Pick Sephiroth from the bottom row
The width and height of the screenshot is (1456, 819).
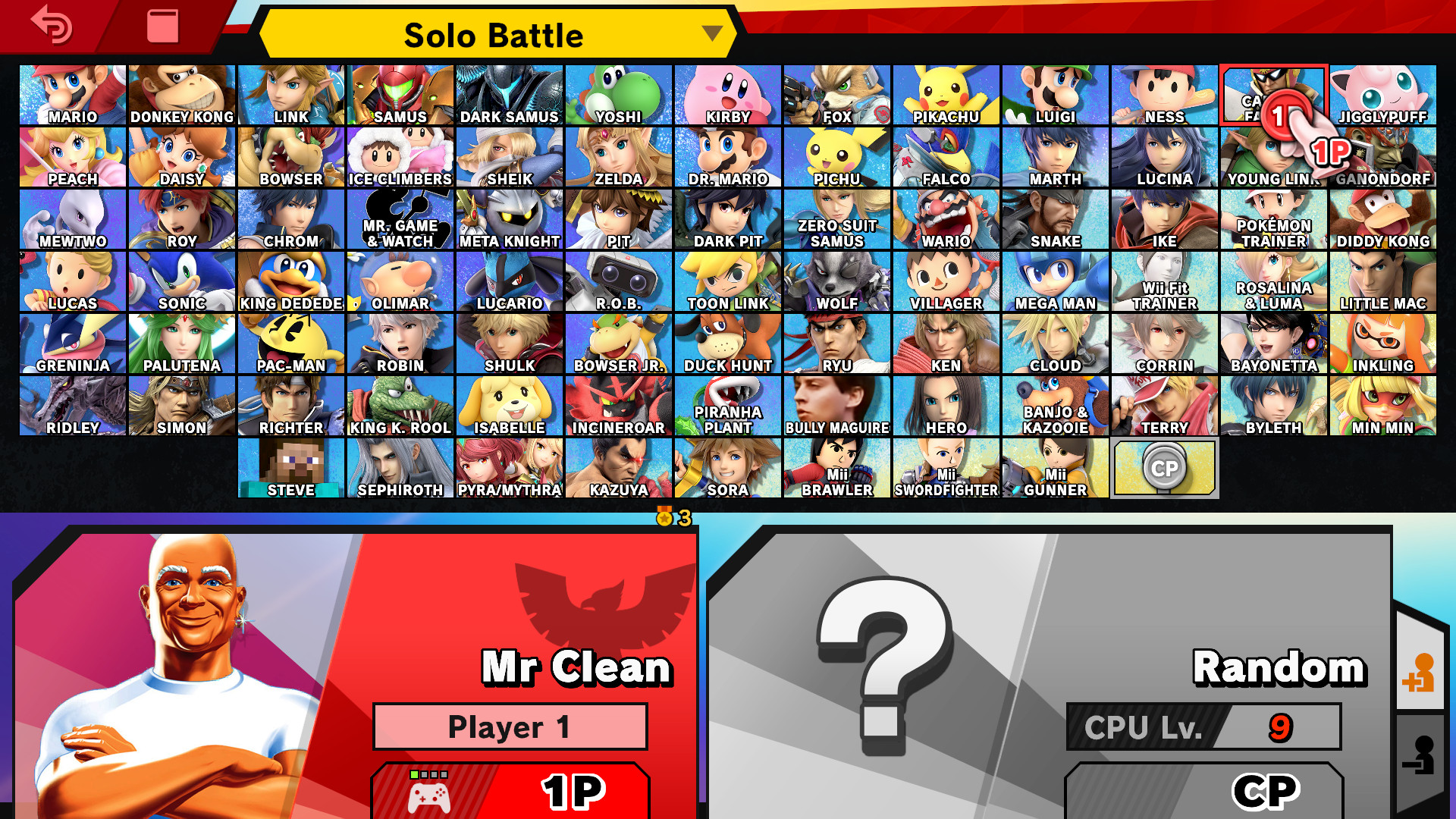click(400, 468)
